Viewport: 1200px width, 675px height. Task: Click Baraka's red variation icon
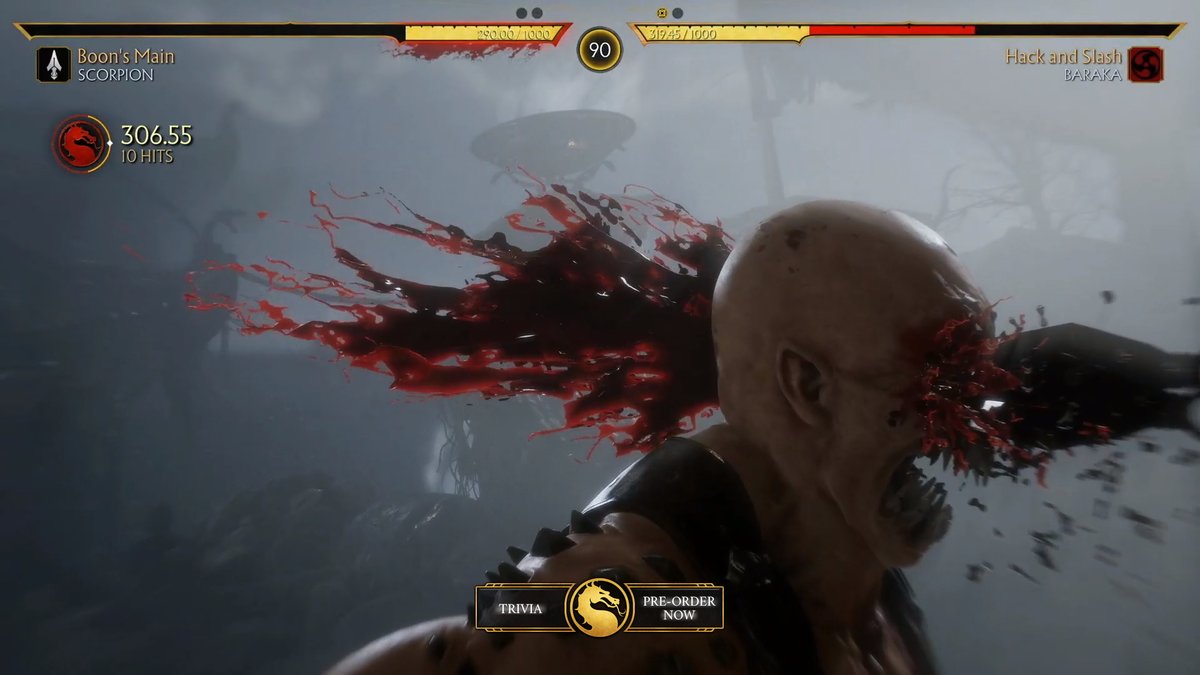click(1145, 64)
